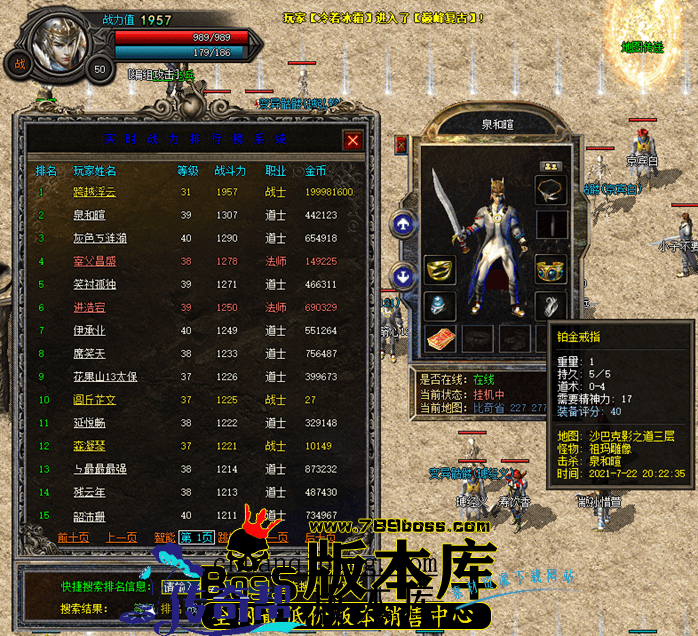698x636 pixels.
Task: Inspect the necklace equipment slot
Action: (x=550, y=189)
